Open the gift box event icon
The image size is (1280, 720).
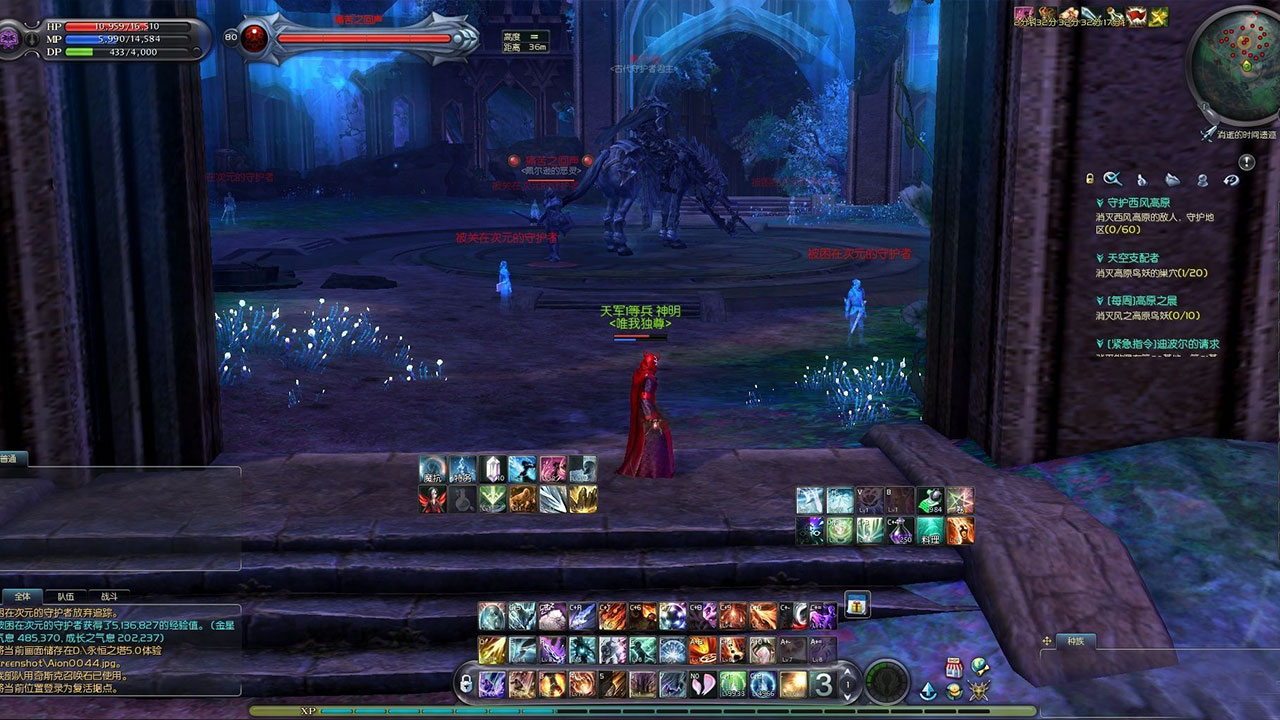tap(857, 605)
